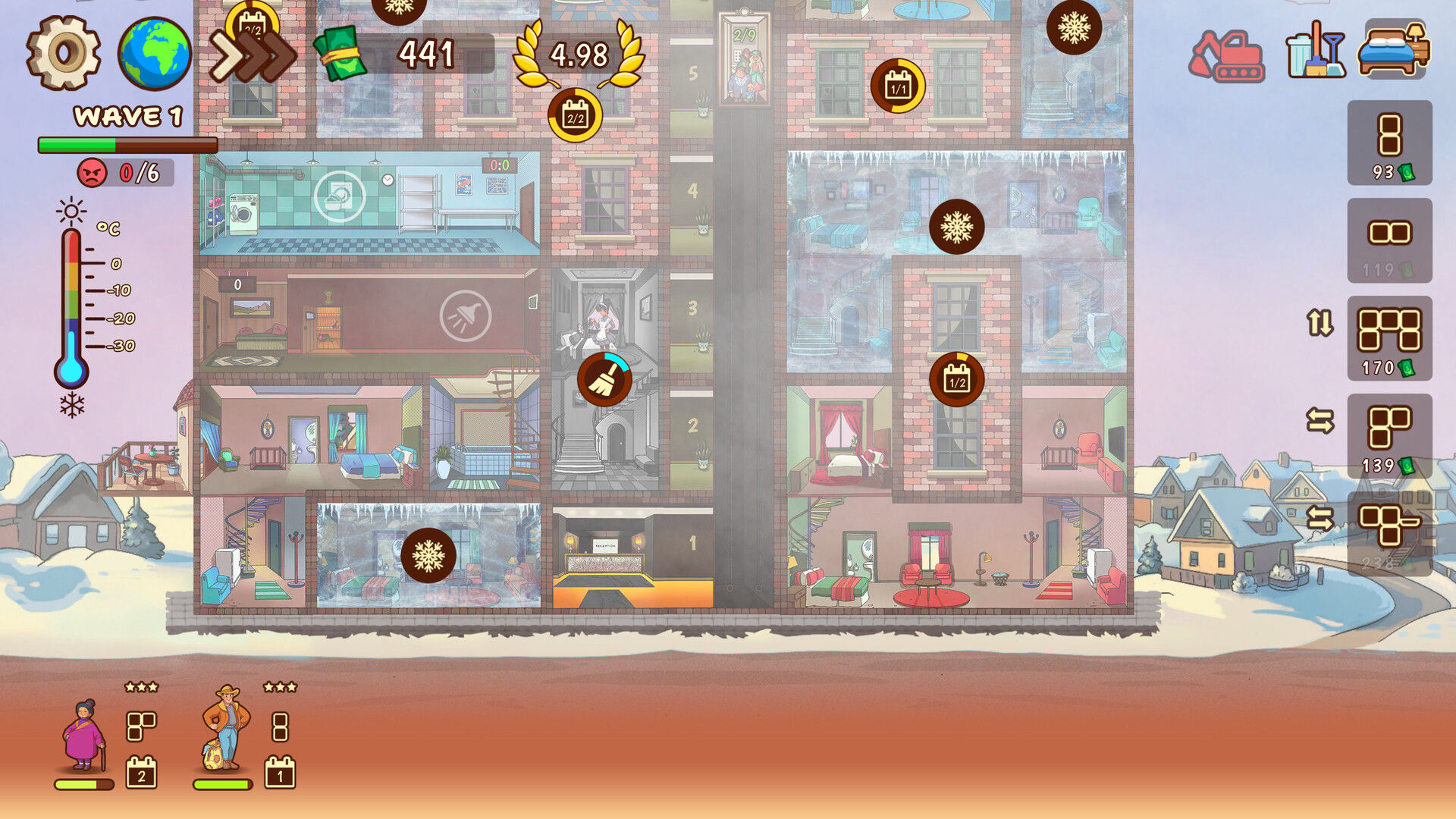Click the snowflake on the ground-floor frozen room

point(430,556)
